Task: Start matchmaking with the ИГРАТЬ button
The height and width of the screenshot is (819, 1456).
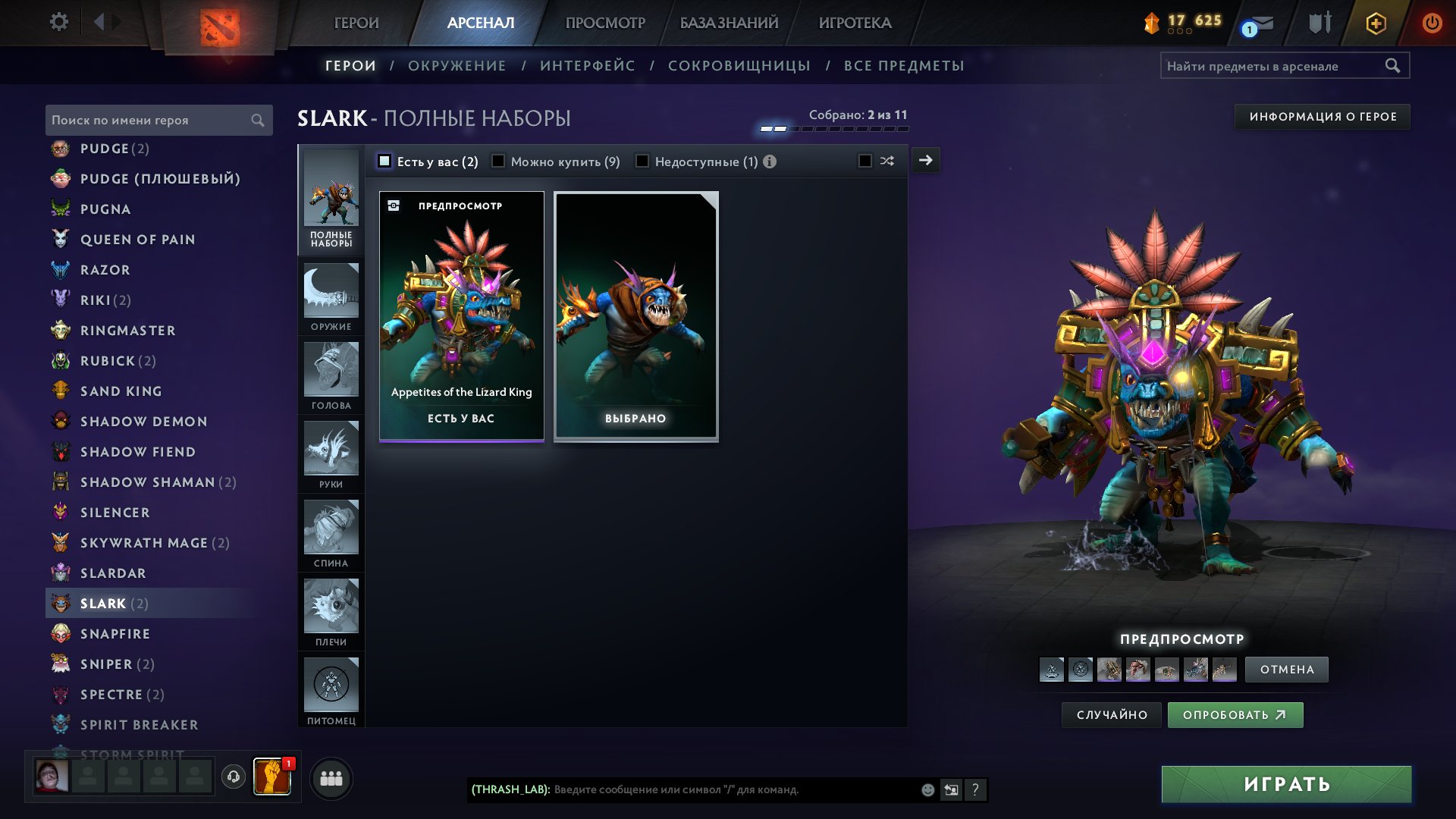Action: [1286, 784]
